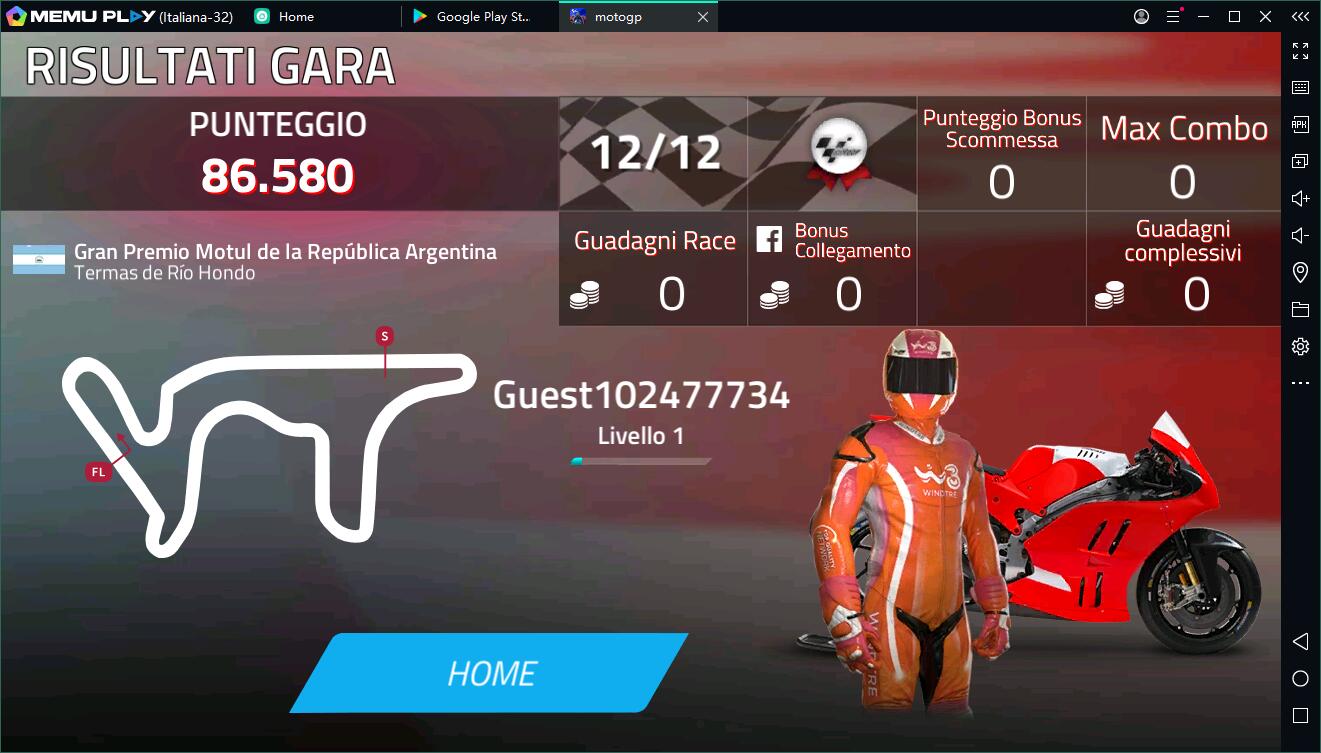Open the shared folder icon

point(1300,308)
